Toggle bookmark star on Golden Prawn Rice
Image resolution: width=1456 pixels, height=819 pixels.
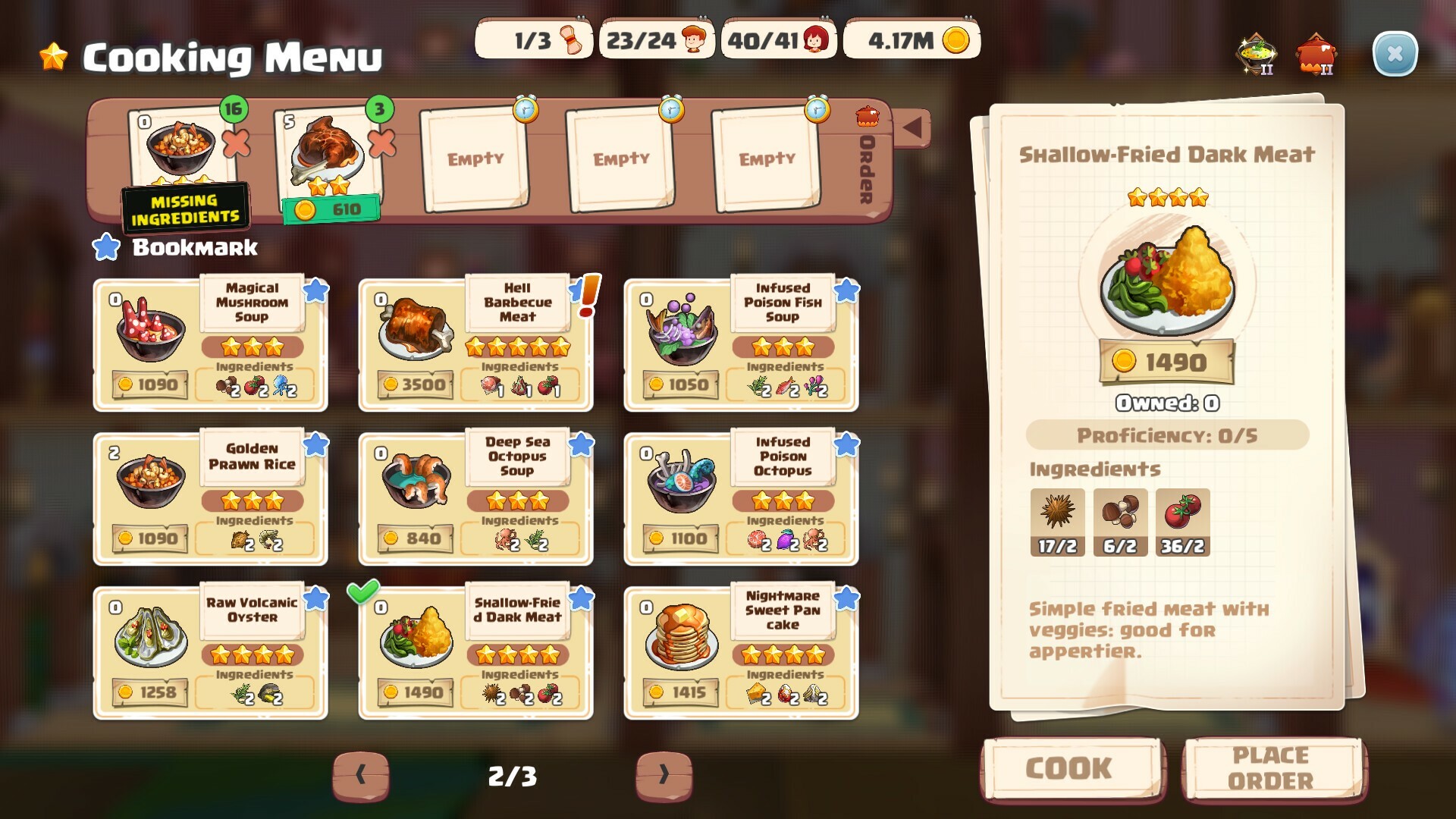pos(317,444)
